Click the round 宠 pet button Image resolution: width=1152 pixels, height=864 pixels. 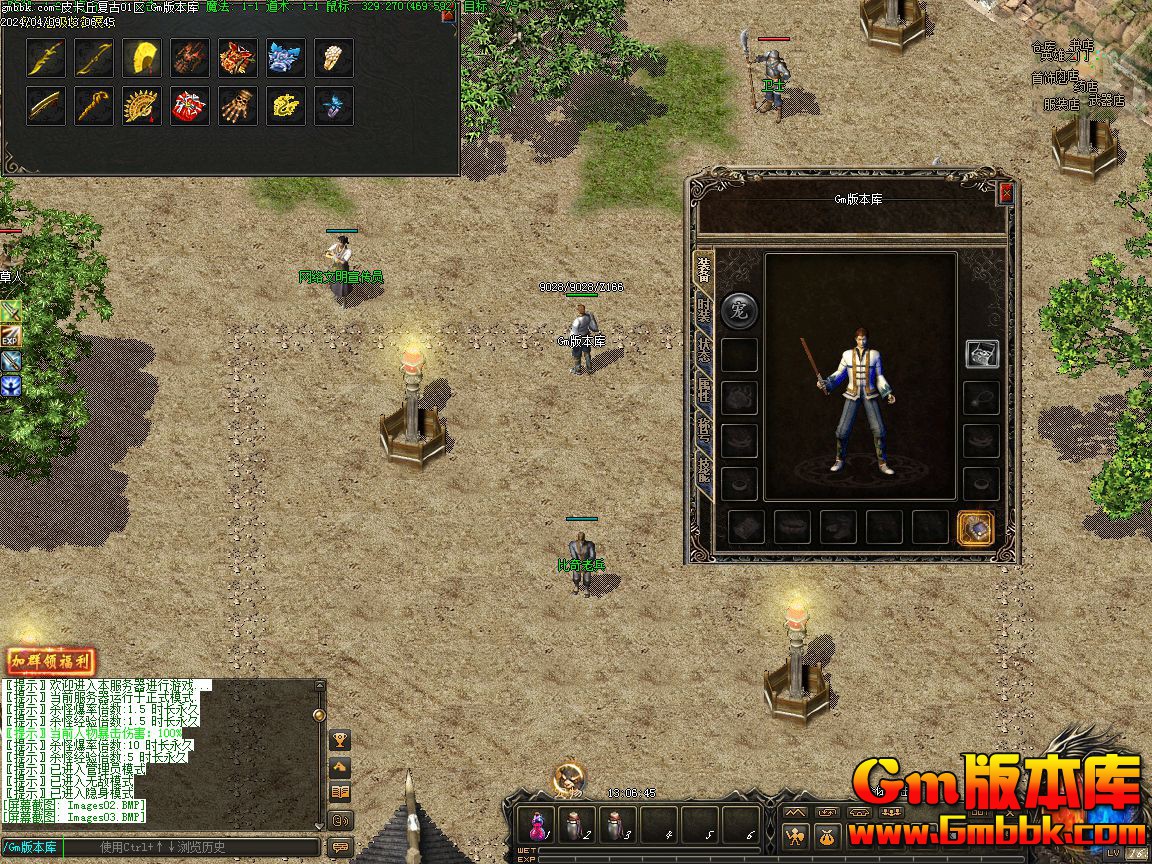coord(739,310)
